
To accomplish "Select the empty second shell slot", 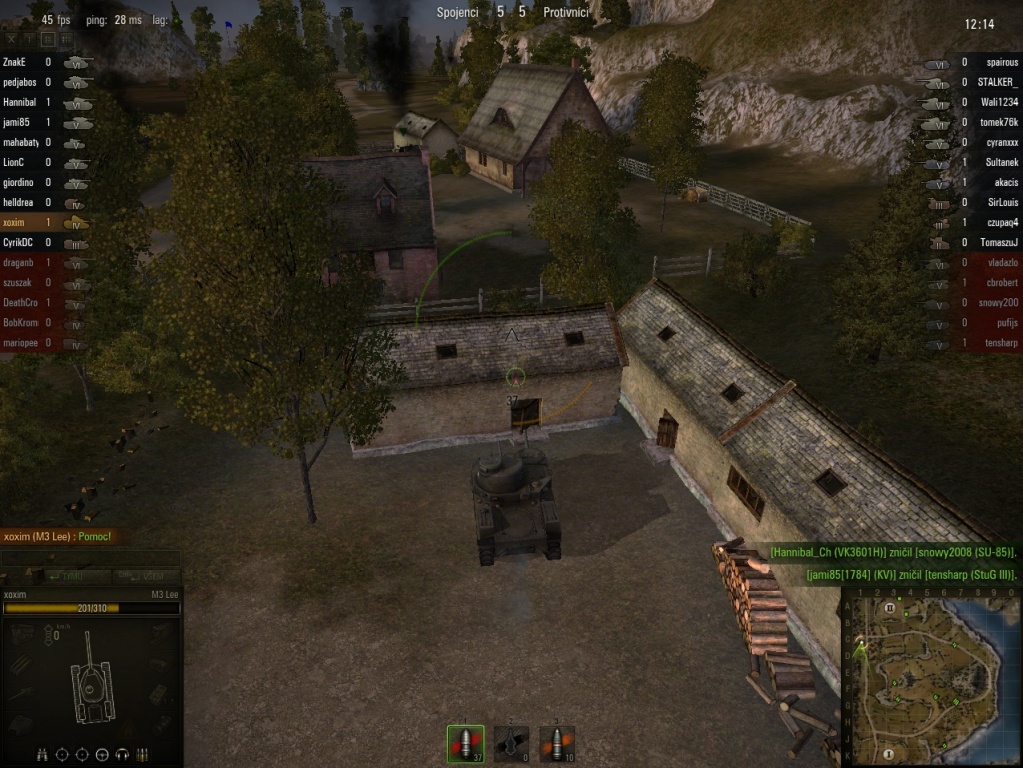I will 511,743.
